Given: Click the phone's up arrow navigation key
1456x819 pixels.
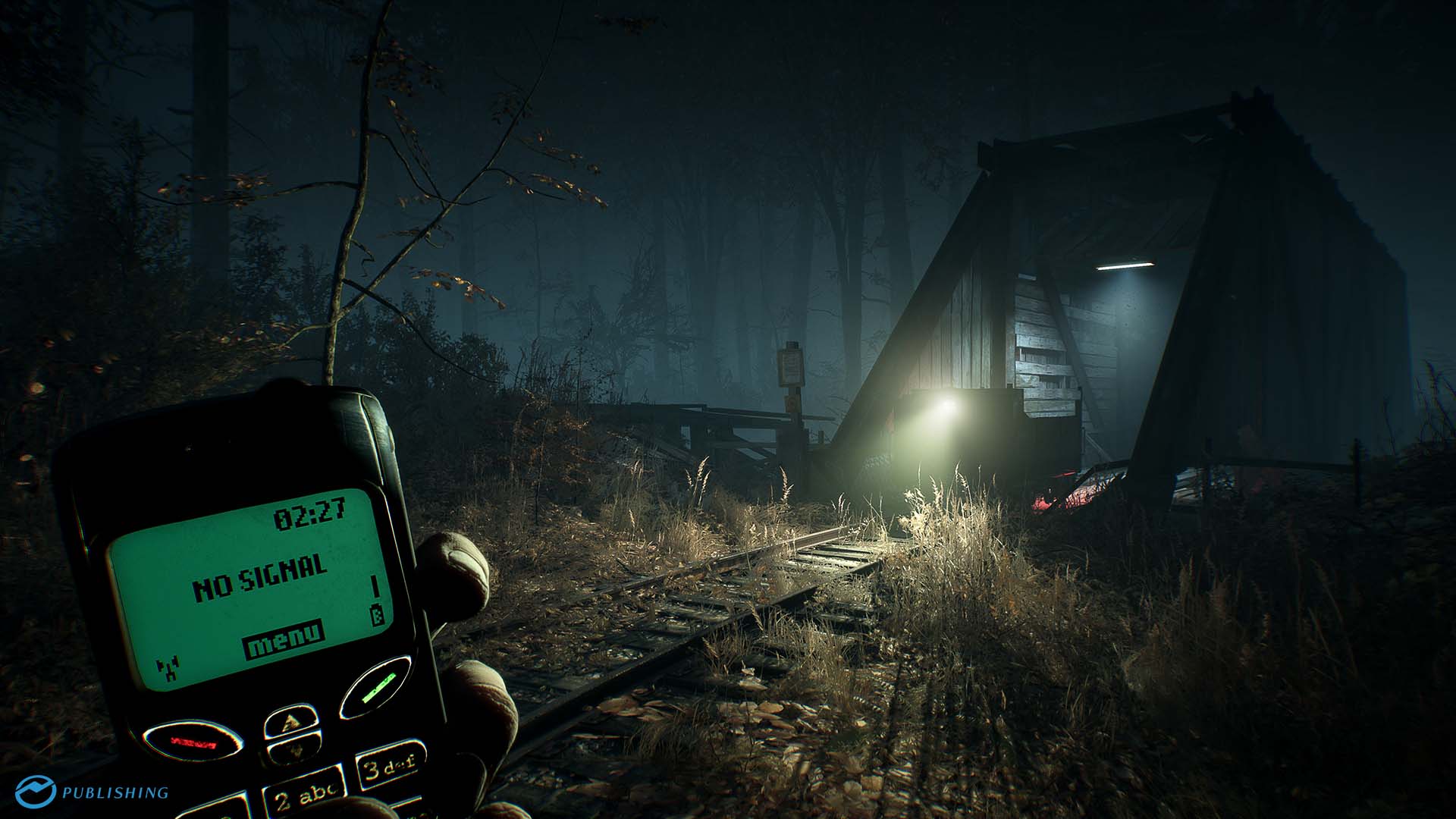Looking at the screenshot, I should point(291,720).
